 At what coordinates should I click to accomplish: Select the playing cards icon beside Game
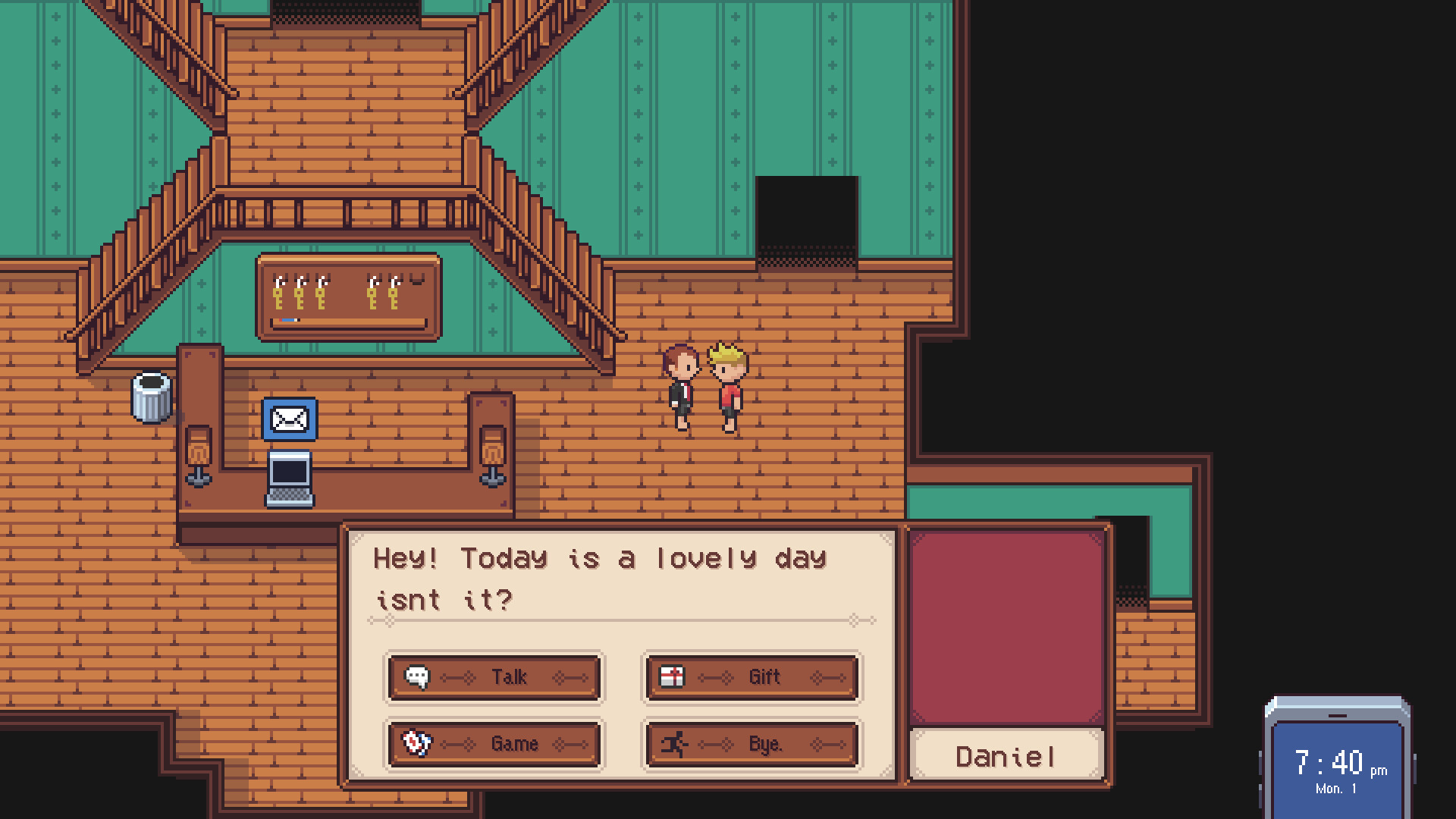[x=418, y=744]
